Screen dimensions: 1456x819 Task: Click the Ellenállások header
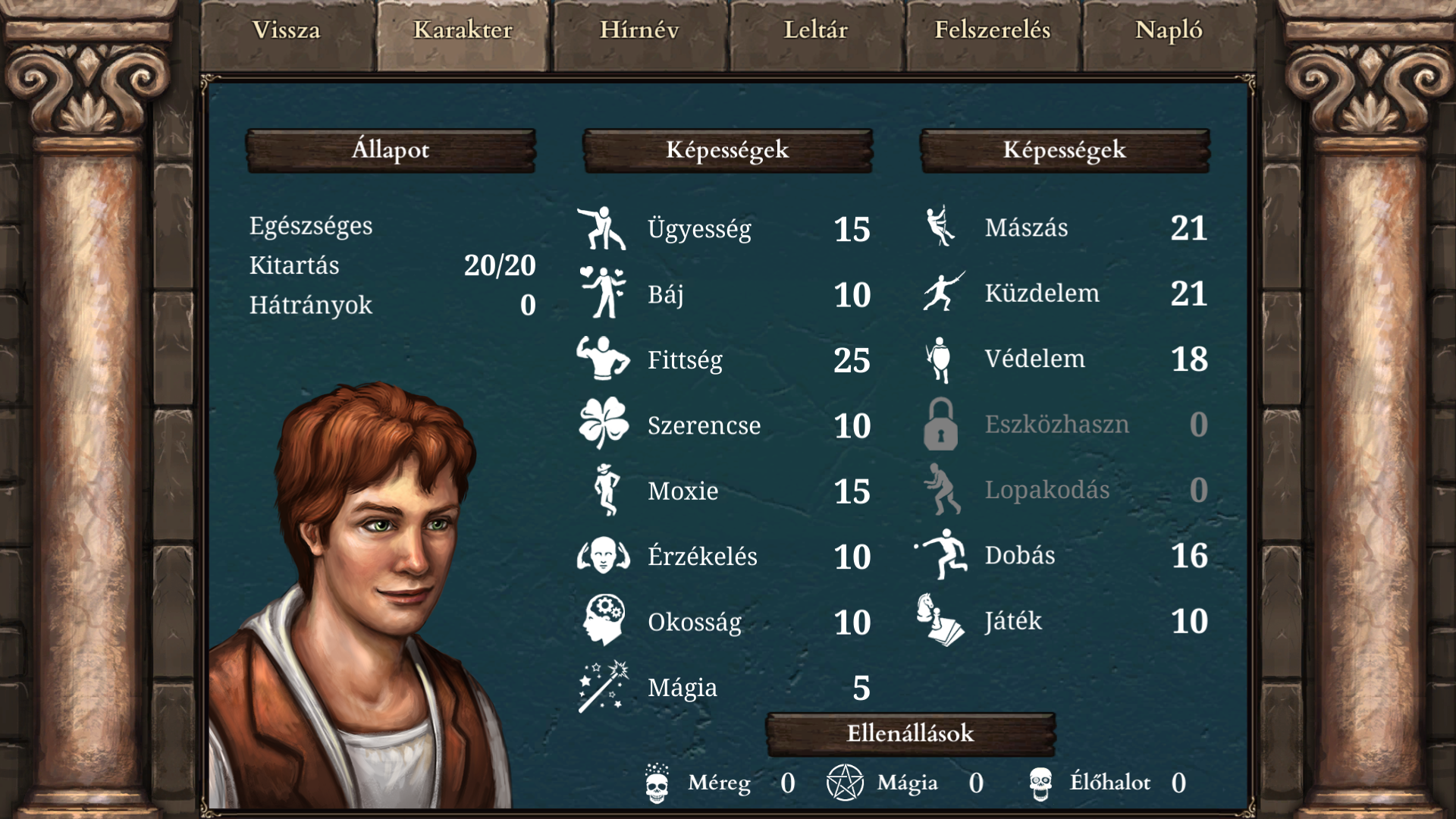point(910,734)
